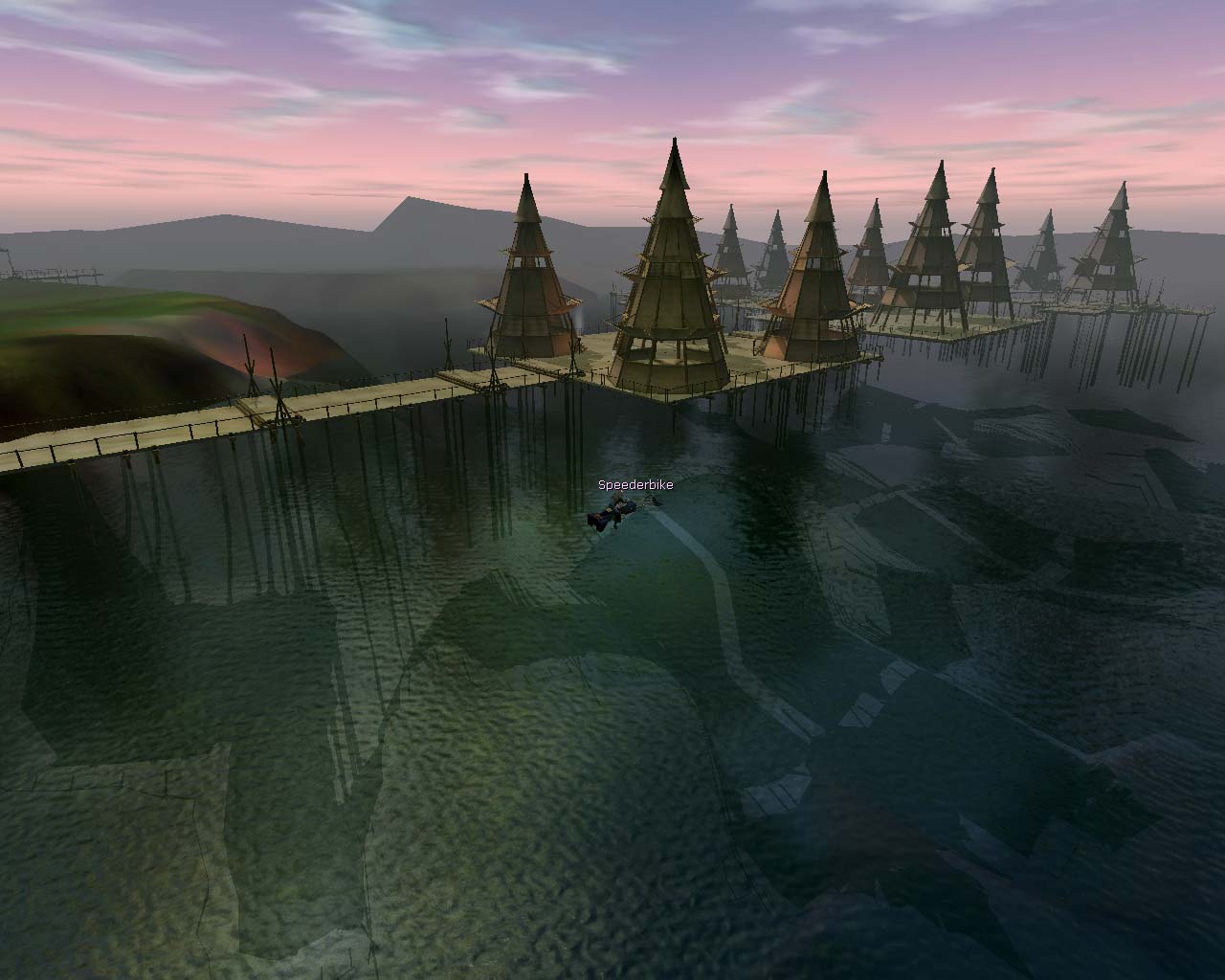
Task: Select the Speederbike name label
Action: (635, 485)
